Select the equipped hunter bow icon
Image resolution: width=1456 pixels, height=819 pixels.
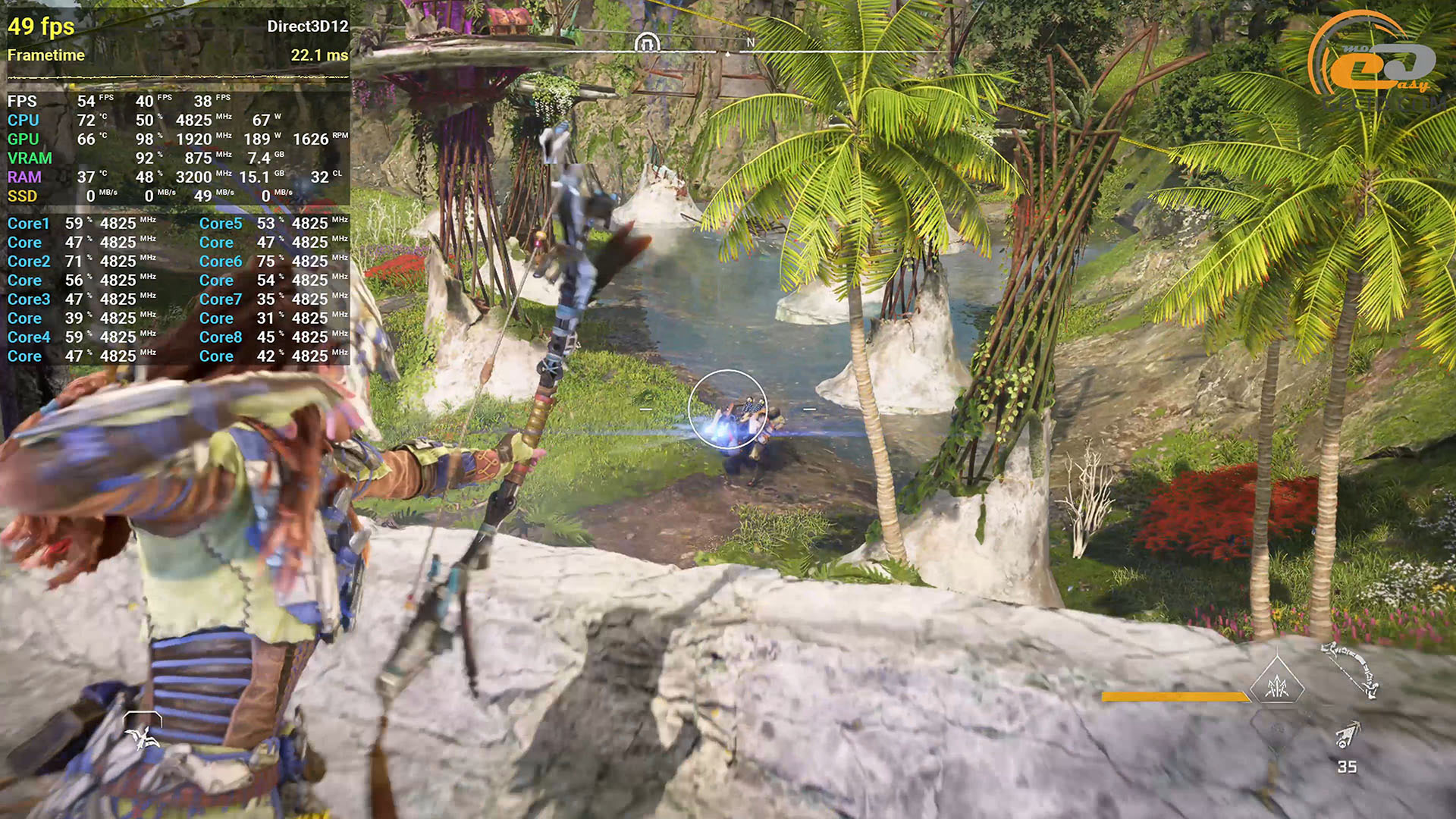[x=1351, y=668]
